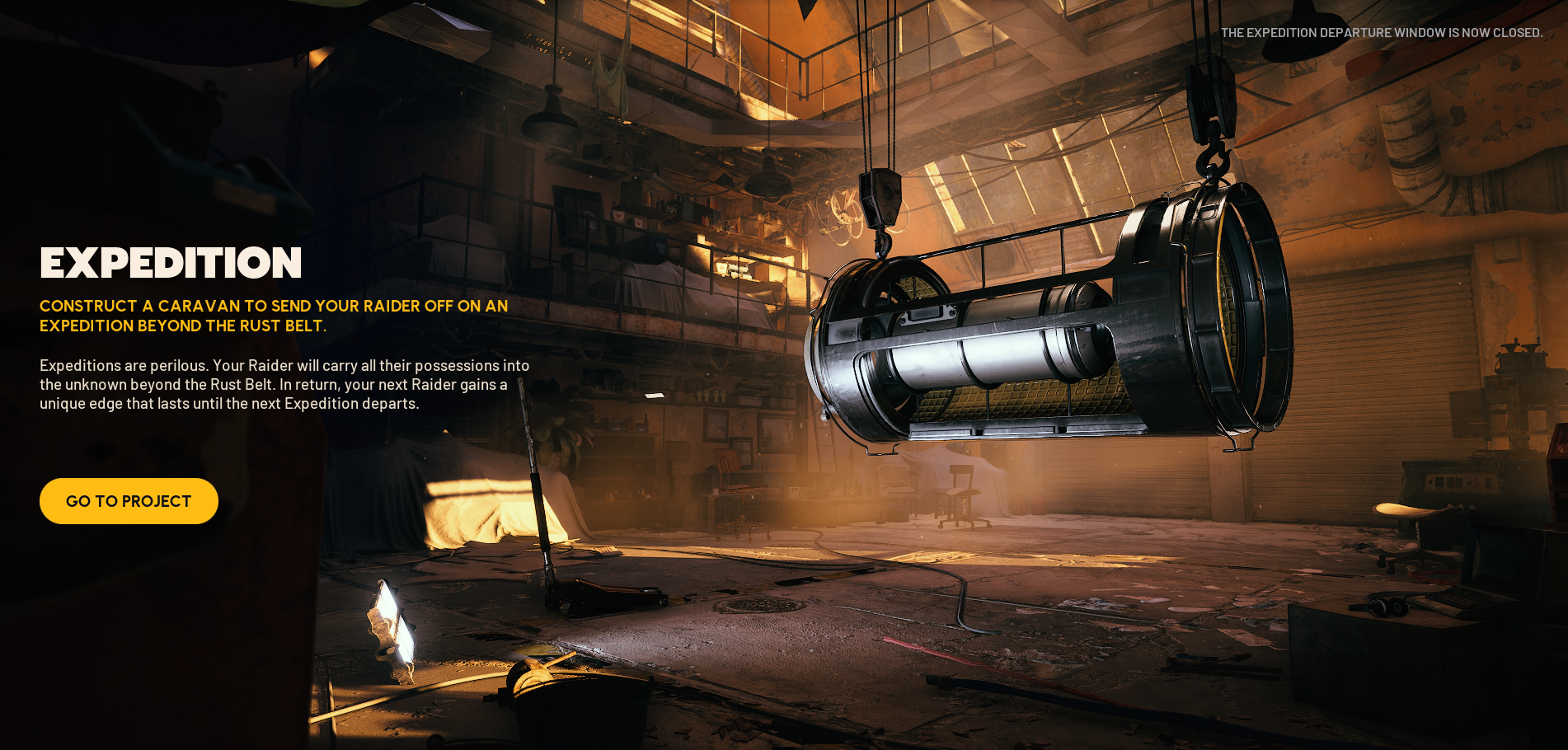This screenshot has height=750, width=1568.
Task: Select the expedition description paragraph
Action: pos(284,385)
